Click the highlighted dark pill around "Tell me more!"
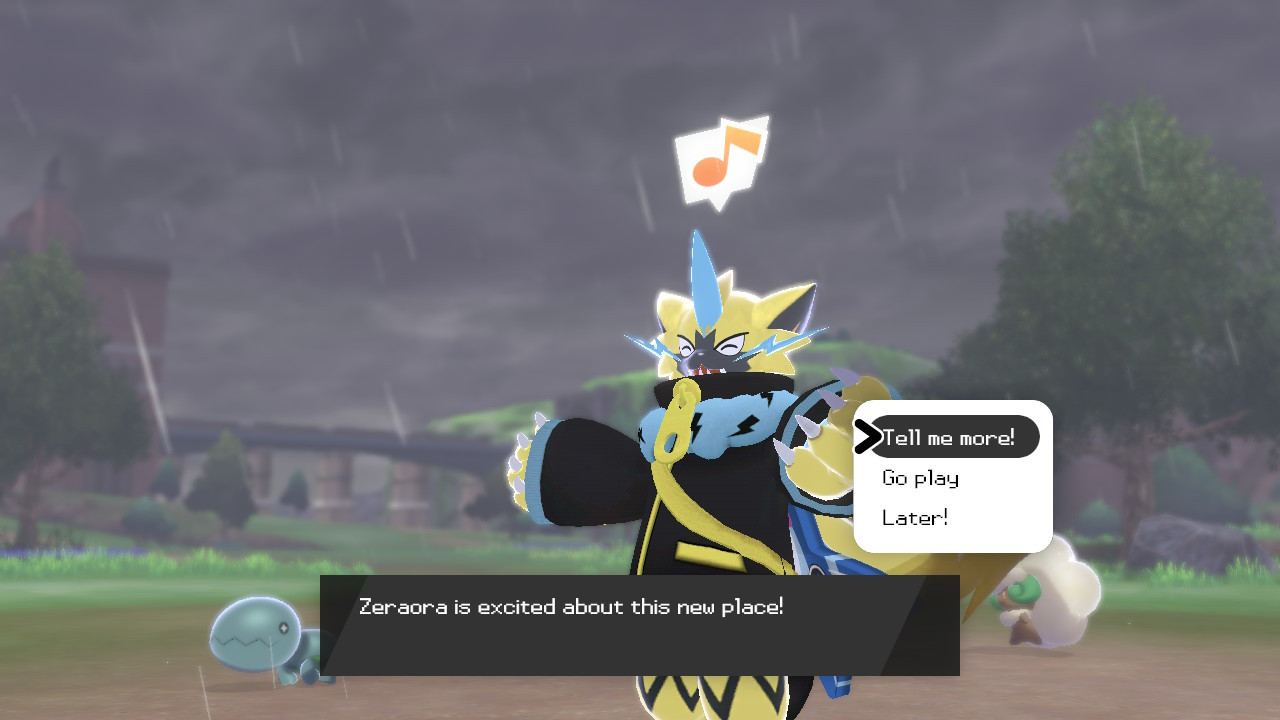 (956, 436)
